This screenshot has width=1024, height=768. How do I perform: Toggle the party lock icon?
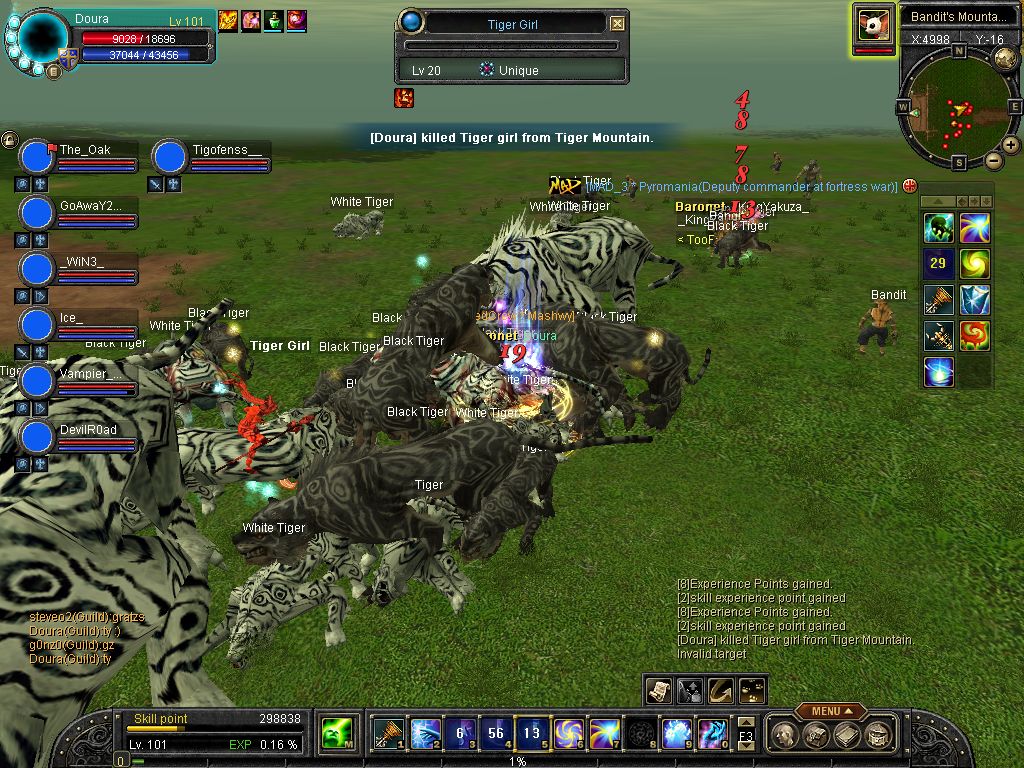(9, 140)
